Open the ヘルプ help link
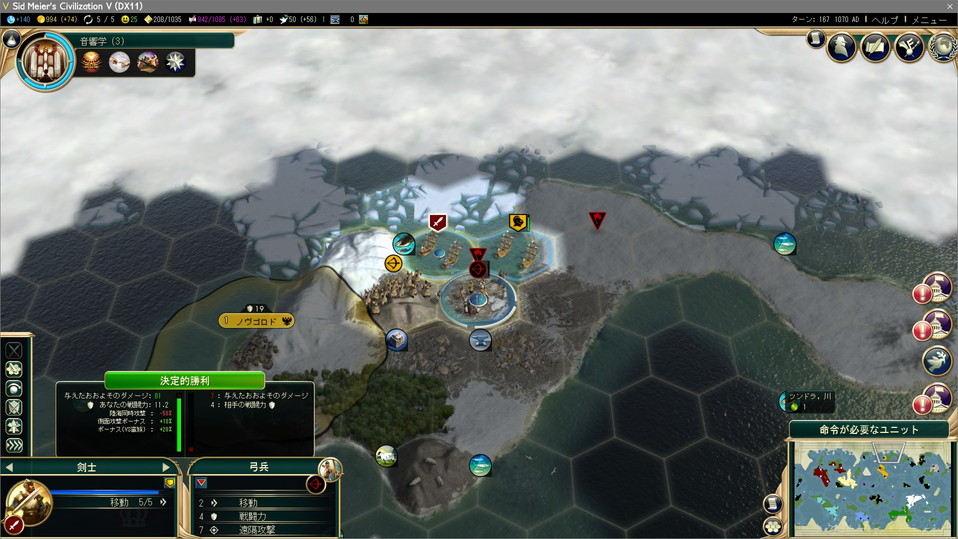 pyautogui.click(x=885, y=19)
